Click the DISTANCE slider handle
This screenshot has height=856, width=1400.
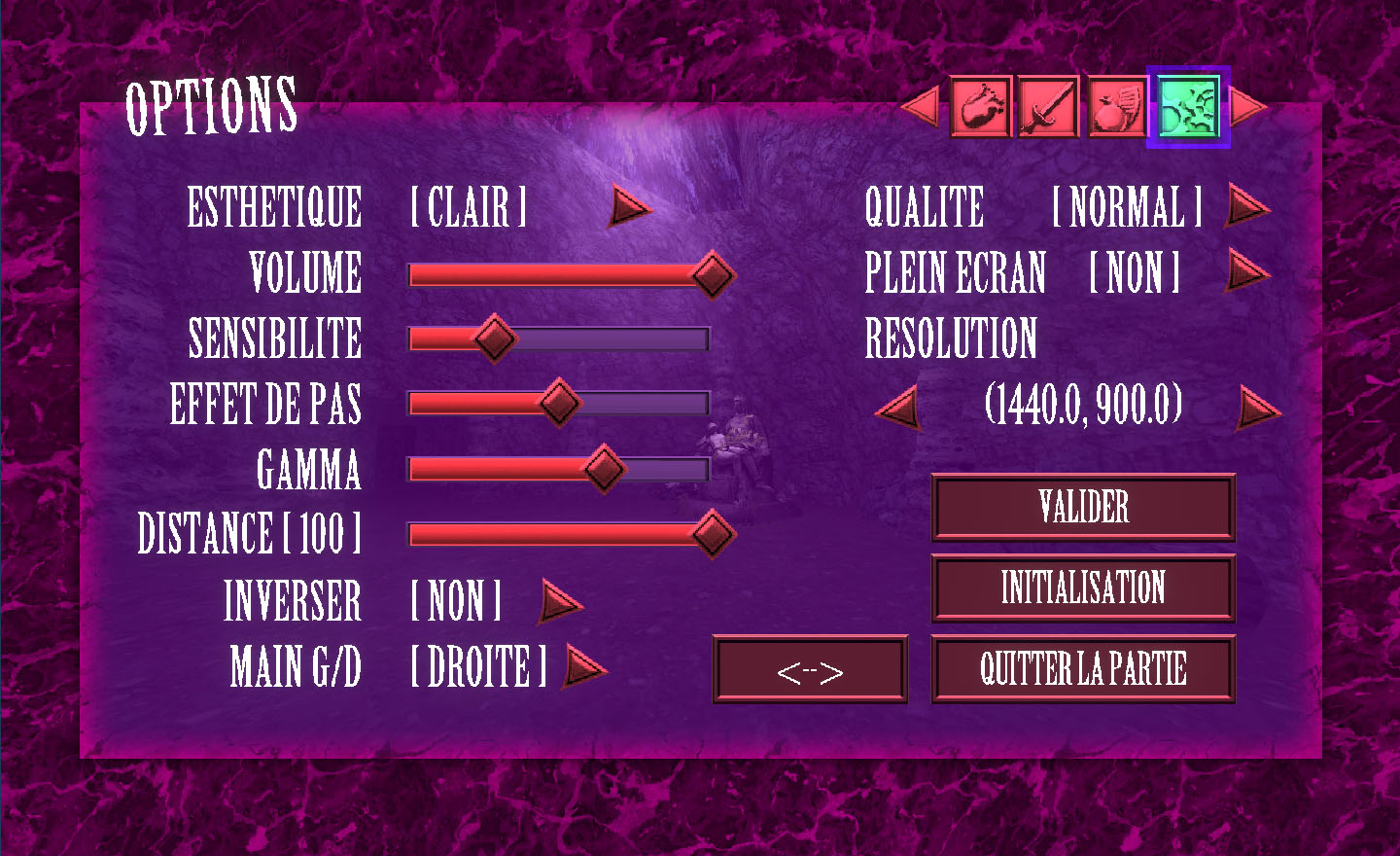712,534
